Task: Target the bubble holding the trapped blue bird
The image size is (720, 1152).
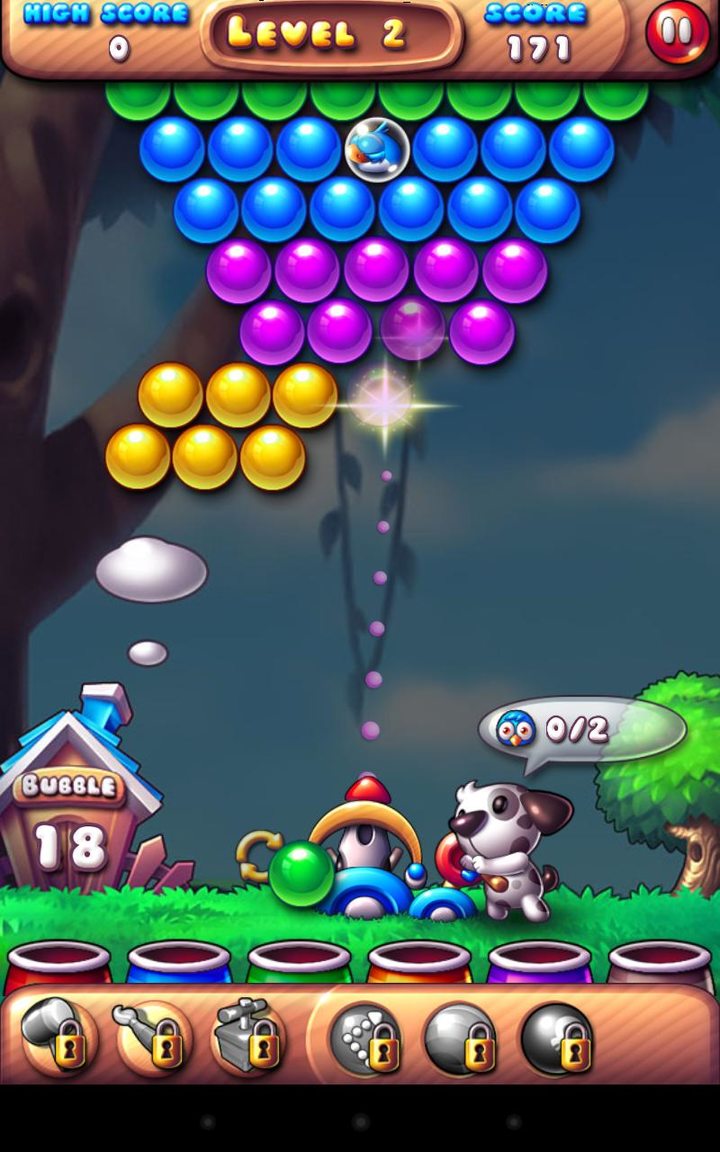Action: pyautogui.click(x=377, y=149)
